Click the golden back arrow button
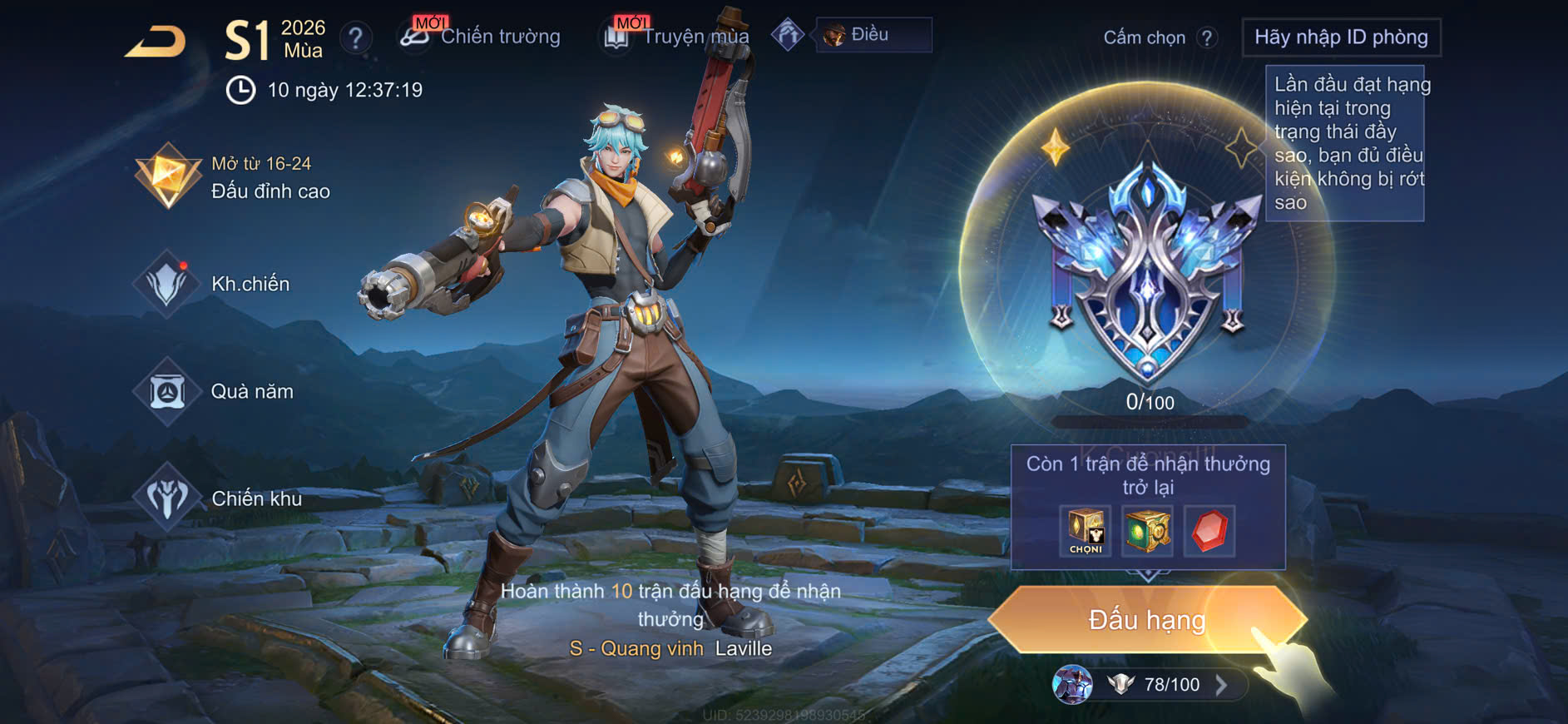The image size is (1568, 724). (156, 42)
